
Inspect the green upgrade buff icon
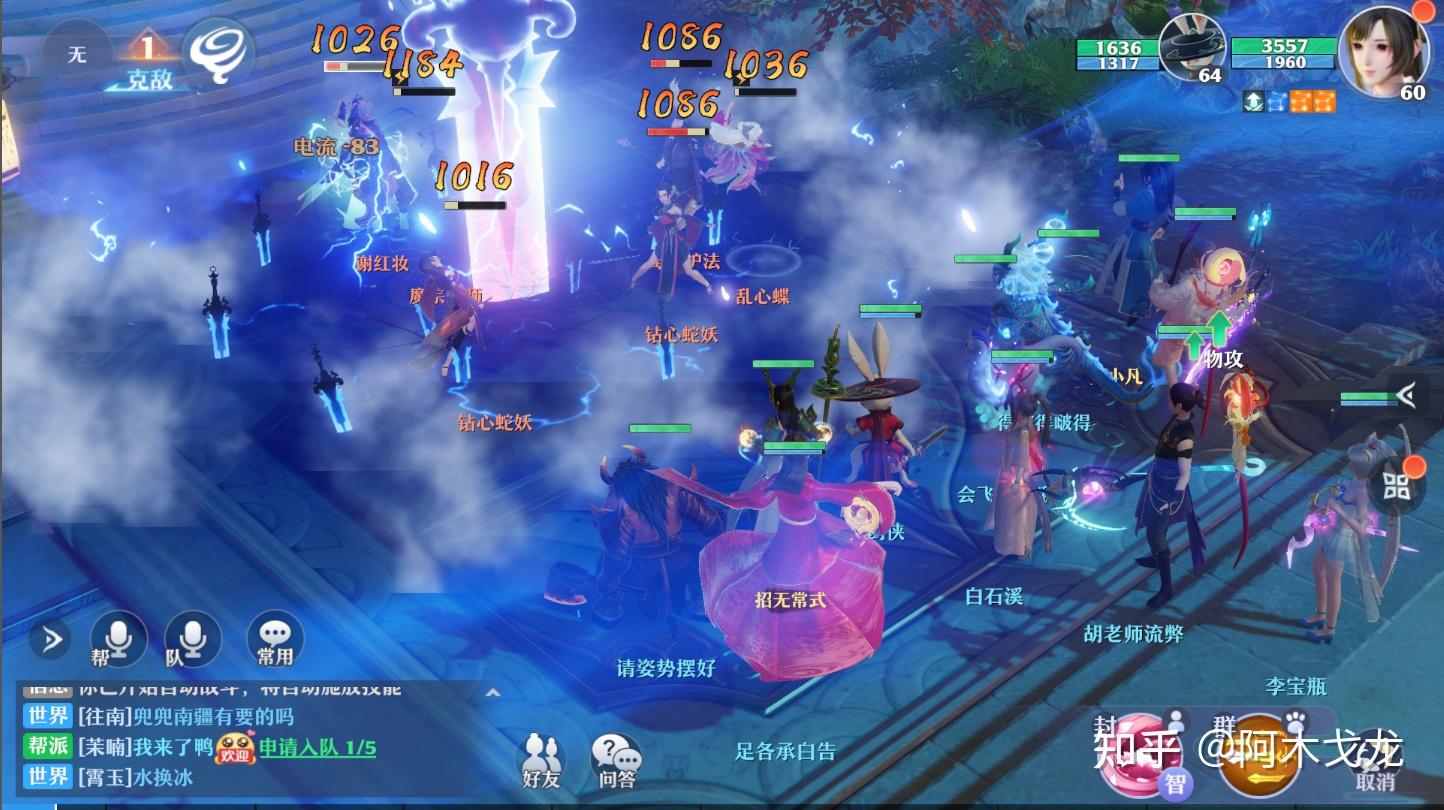tap(1253, 100)
